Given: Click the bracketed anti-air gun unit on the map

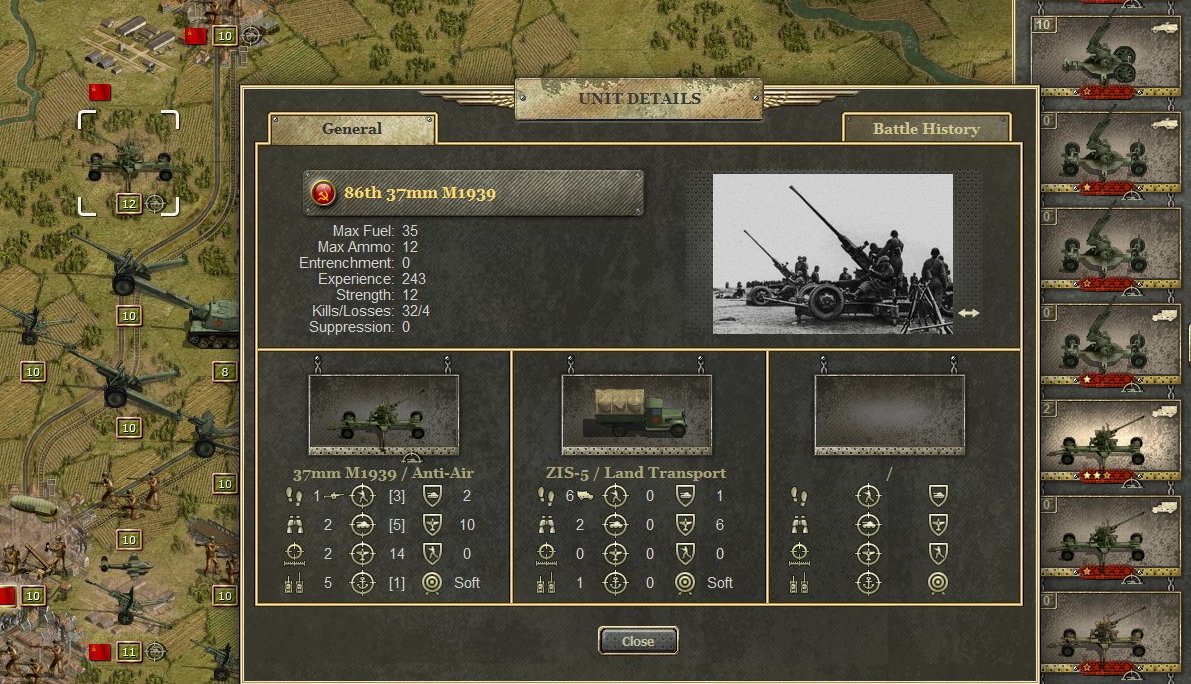Looking at the screenshot, I should 129,162.
